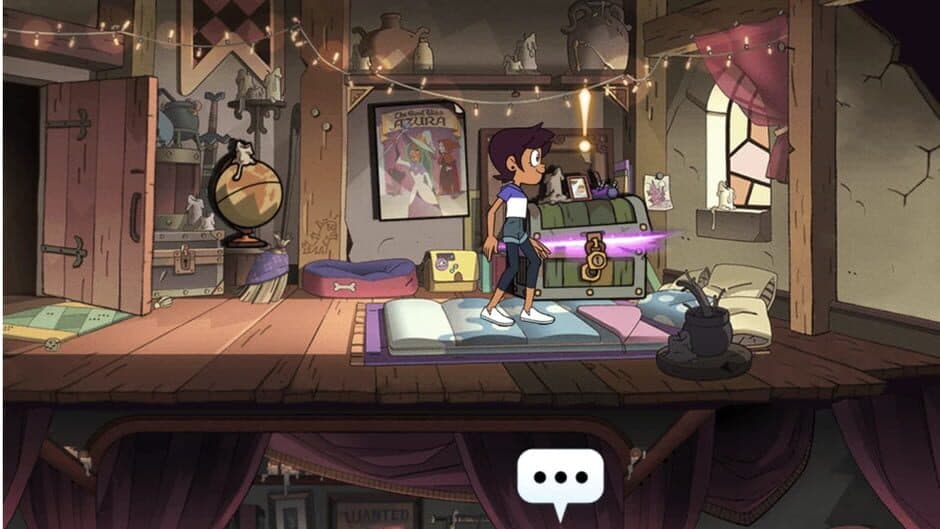Open the speech bubble dialogue prompt
This screenshot has height=529, width=940.
(x=560, y=477)
